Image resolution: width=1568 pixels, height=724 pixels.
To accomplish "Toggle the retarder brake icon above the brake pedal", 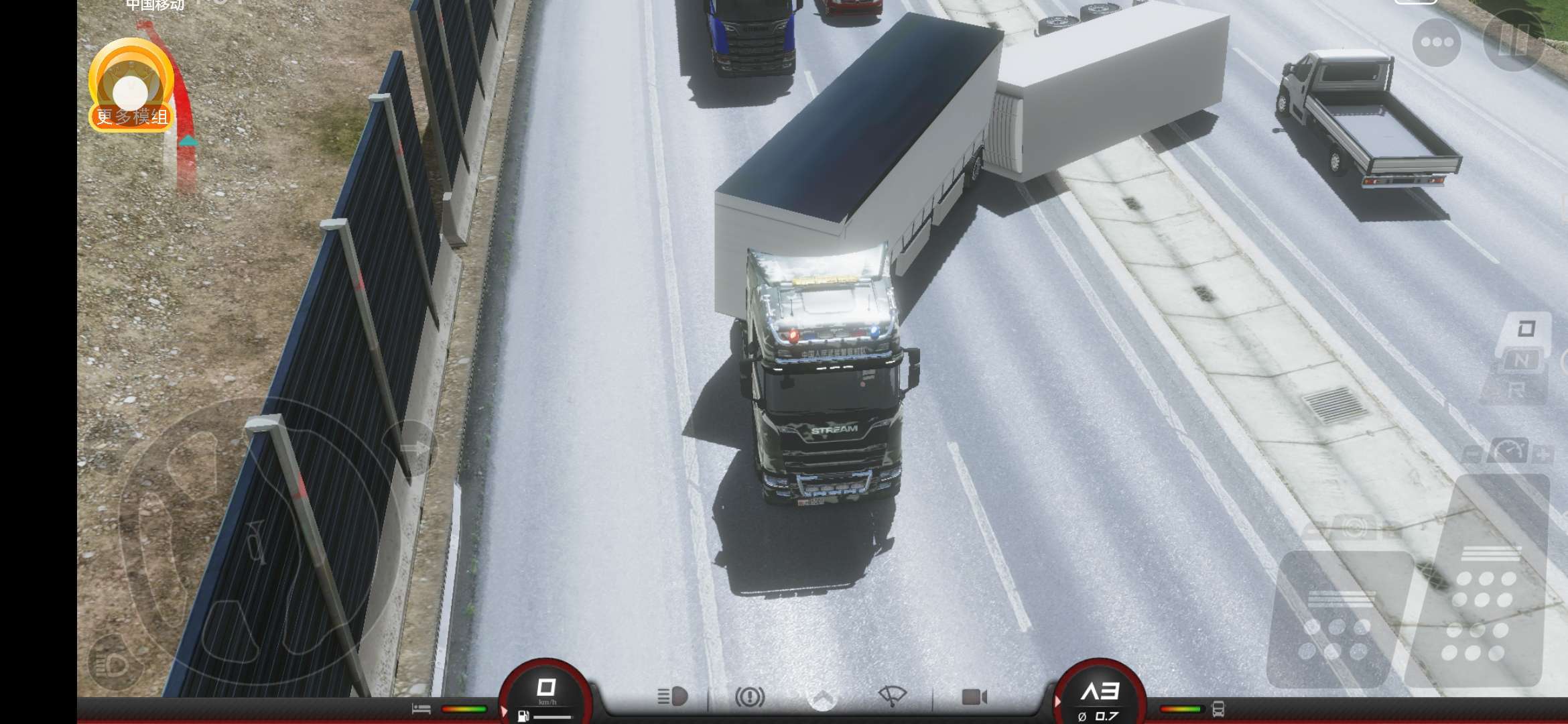I will 1354,529.
